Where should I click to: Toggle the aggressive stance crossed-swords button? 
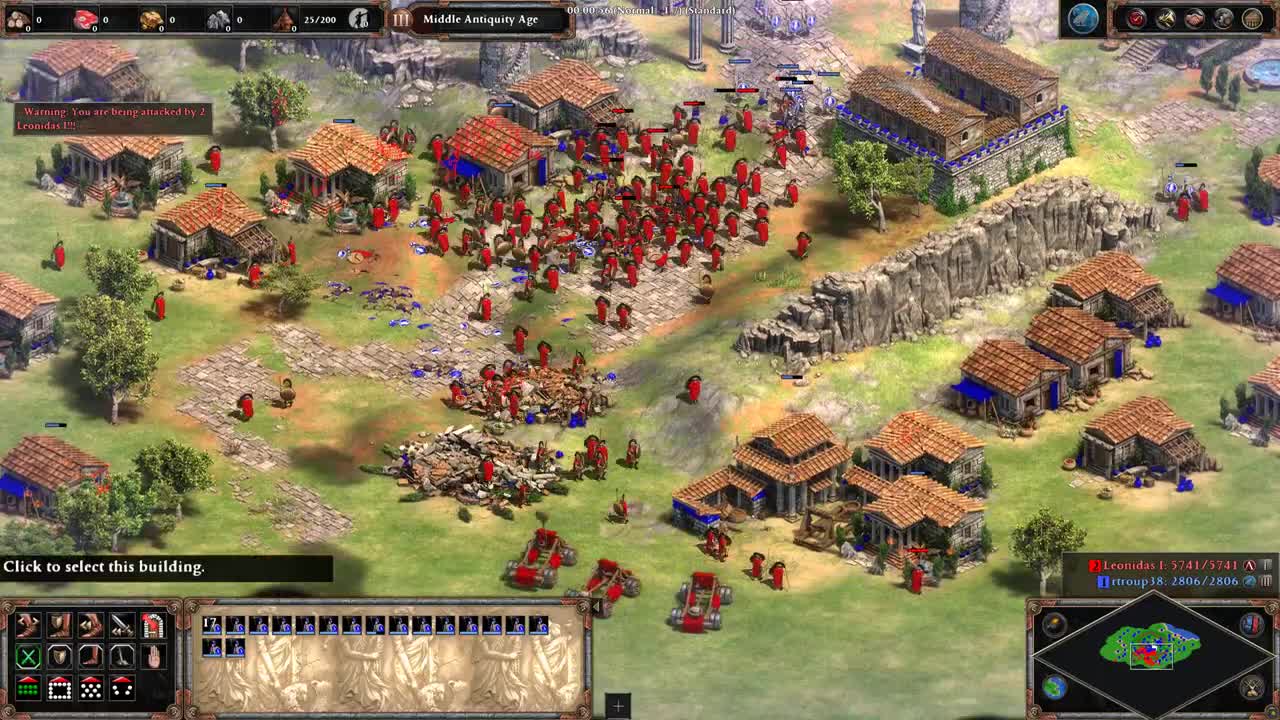[x=28, y=657]
